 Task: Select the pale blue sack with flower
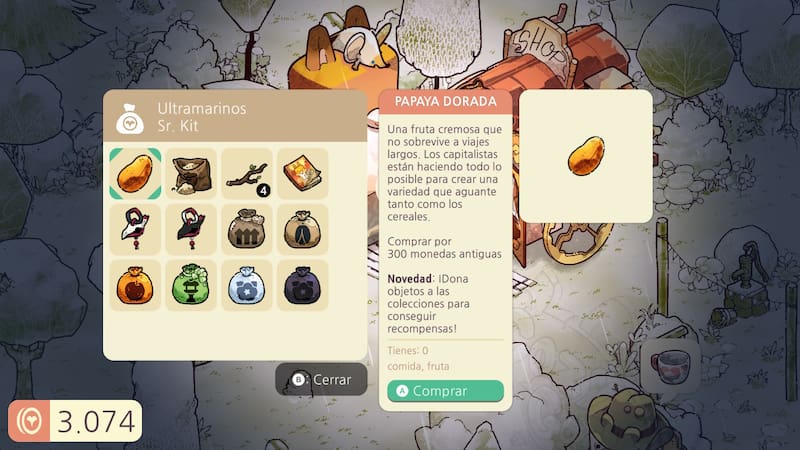(x=247, y=285)
